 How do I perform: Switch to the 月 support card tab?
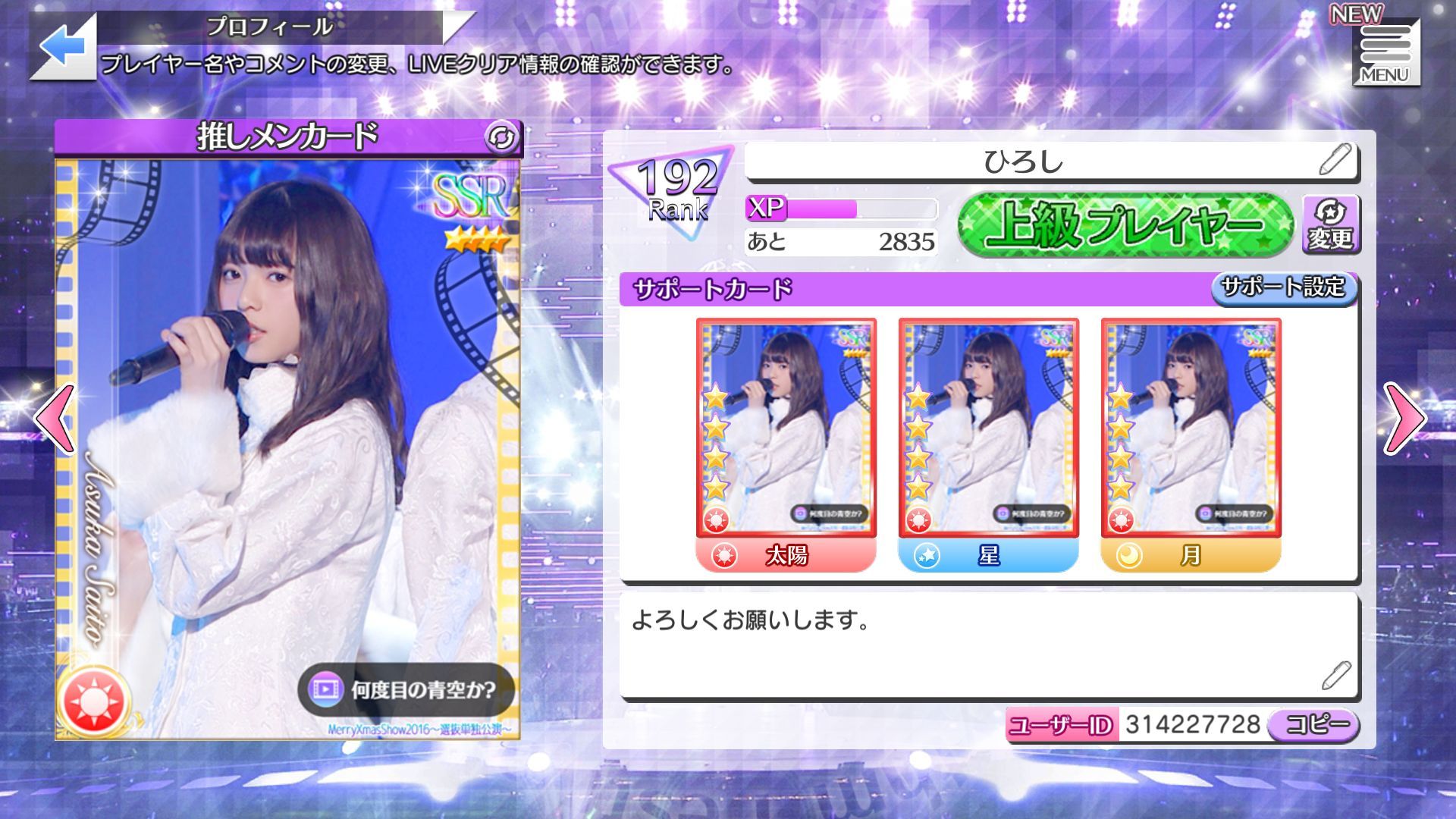click(x=1189, y=557)
